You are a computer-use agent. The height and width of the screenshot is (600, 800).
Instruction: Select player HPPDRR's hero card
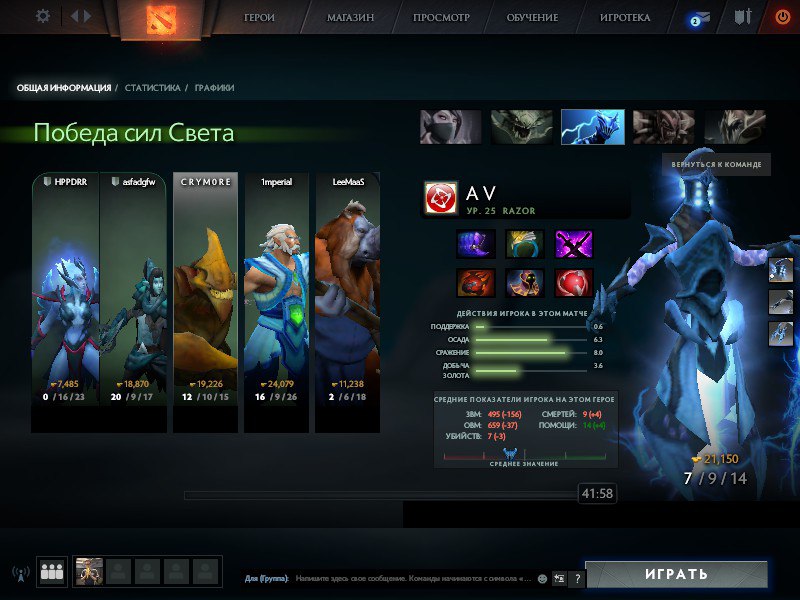tap(66, 302)
